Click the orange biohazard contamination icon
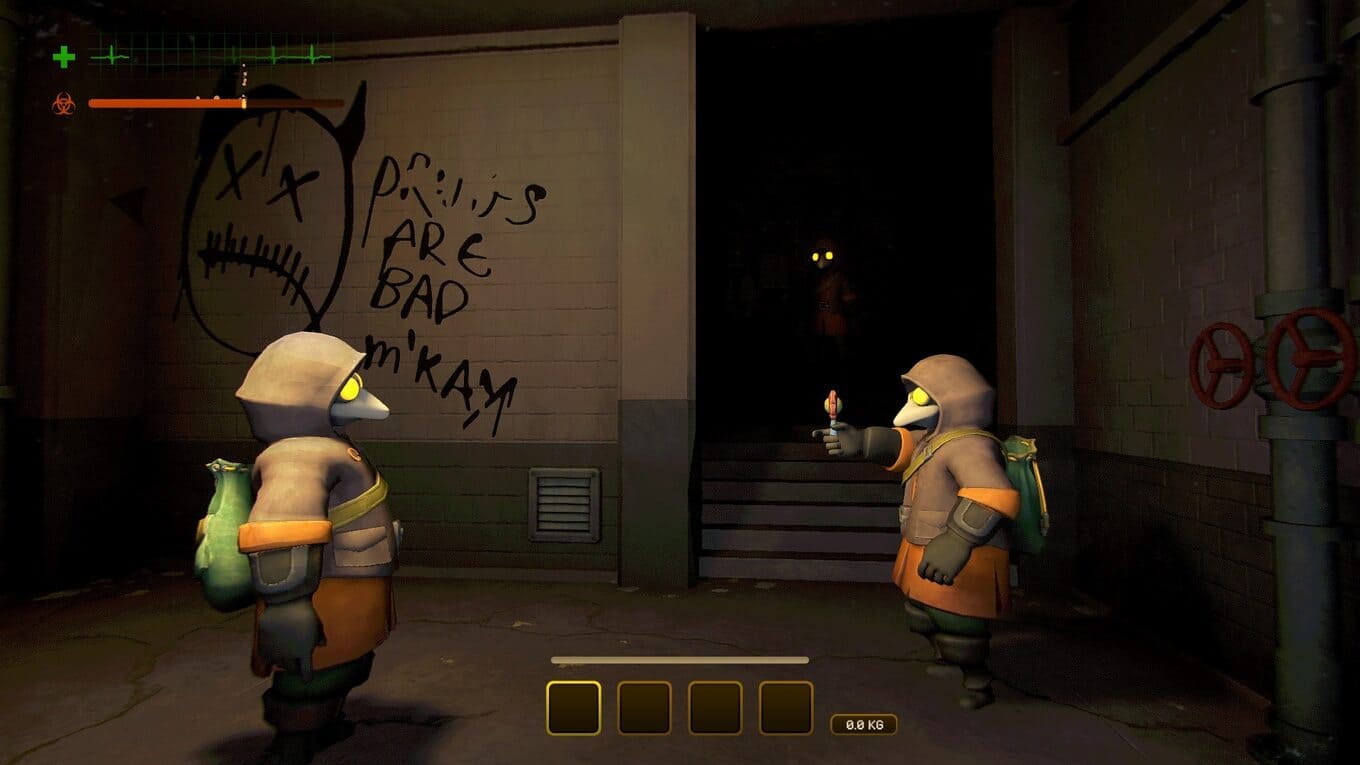Viewport: 1360px width, 765px height. click(x=64, y=103)
